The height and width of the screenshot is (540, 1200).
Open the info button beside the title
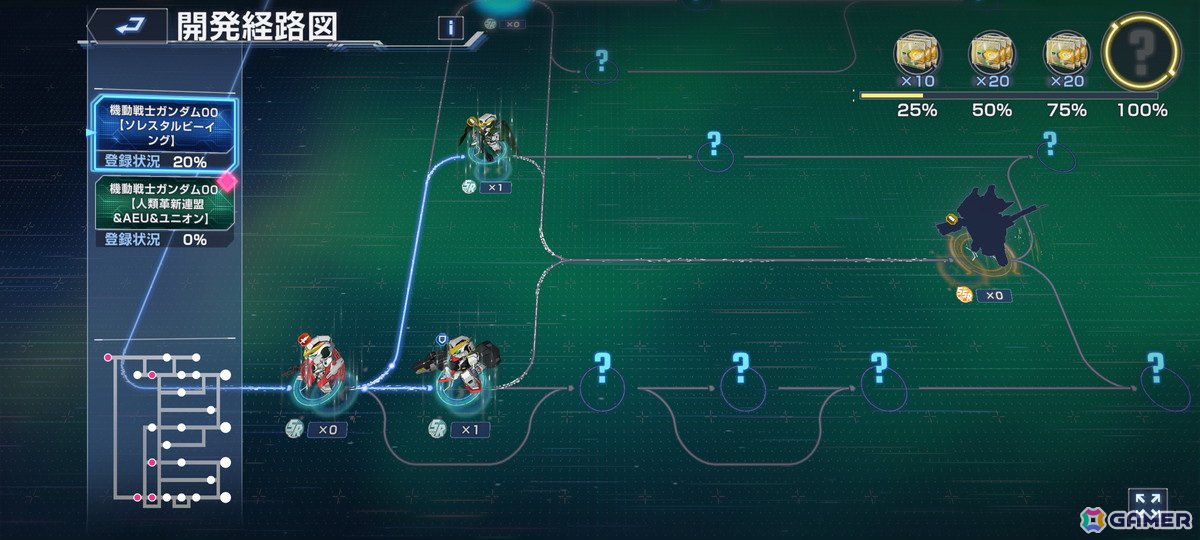pos(451,28)
